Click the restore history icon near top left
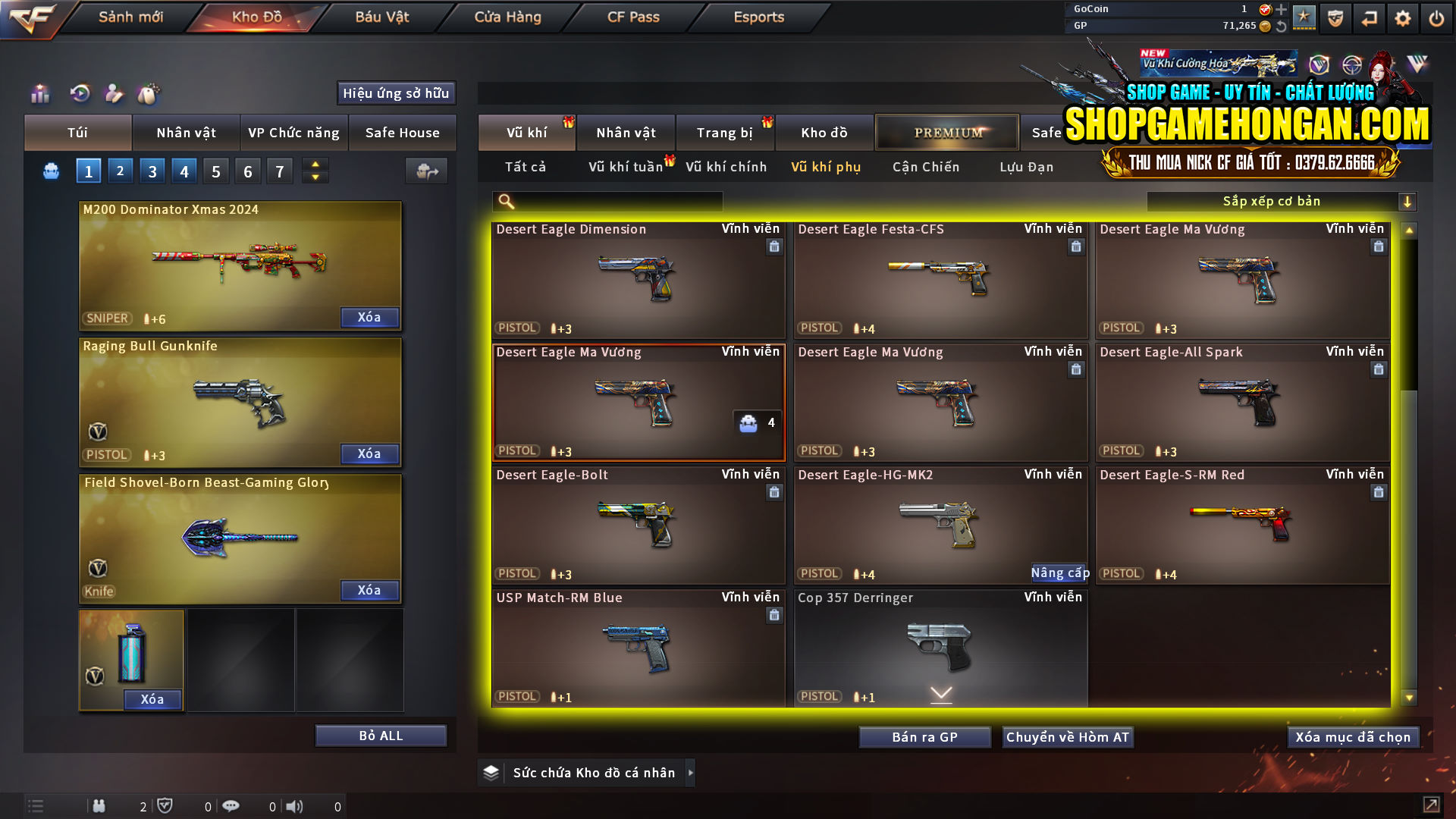The width and height of the screenshot is (1456, 819). (x=79, y=95)
